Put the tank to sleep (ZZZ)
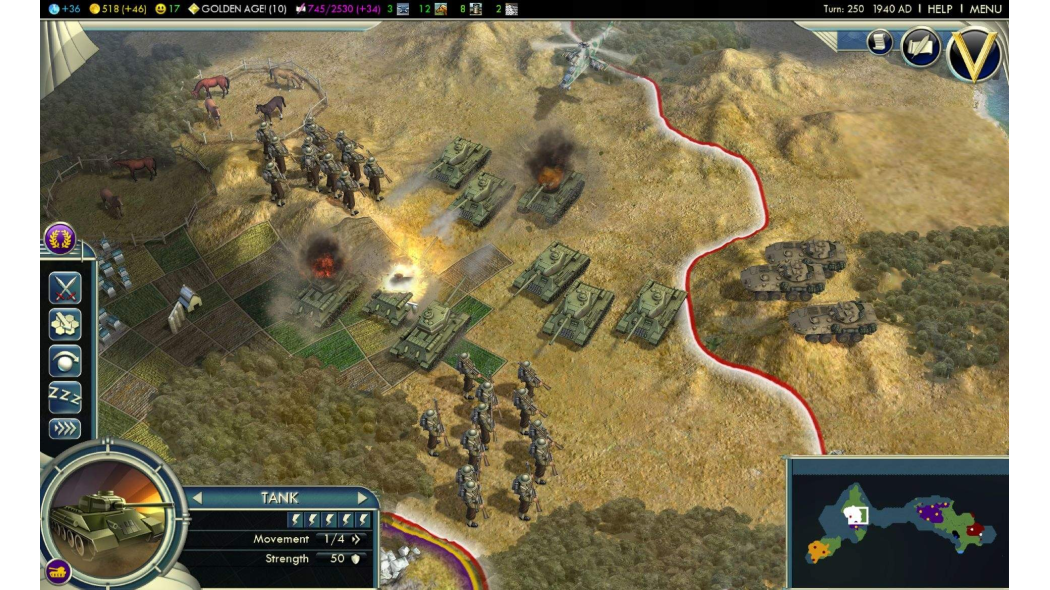The image size is (1050, 590). (65, 397)
